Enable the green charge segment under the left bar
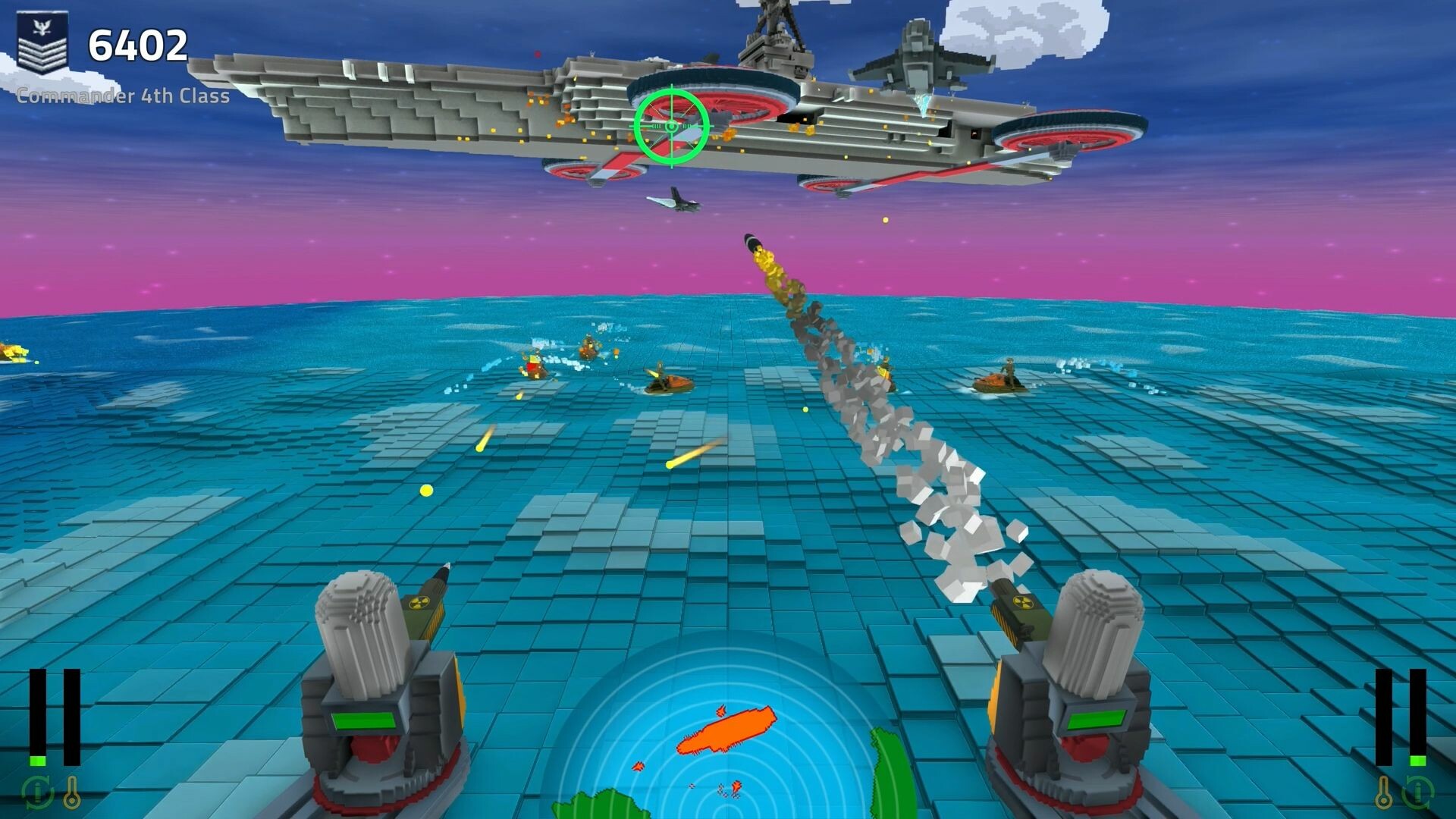1456x819 pixels. [37, 761]
